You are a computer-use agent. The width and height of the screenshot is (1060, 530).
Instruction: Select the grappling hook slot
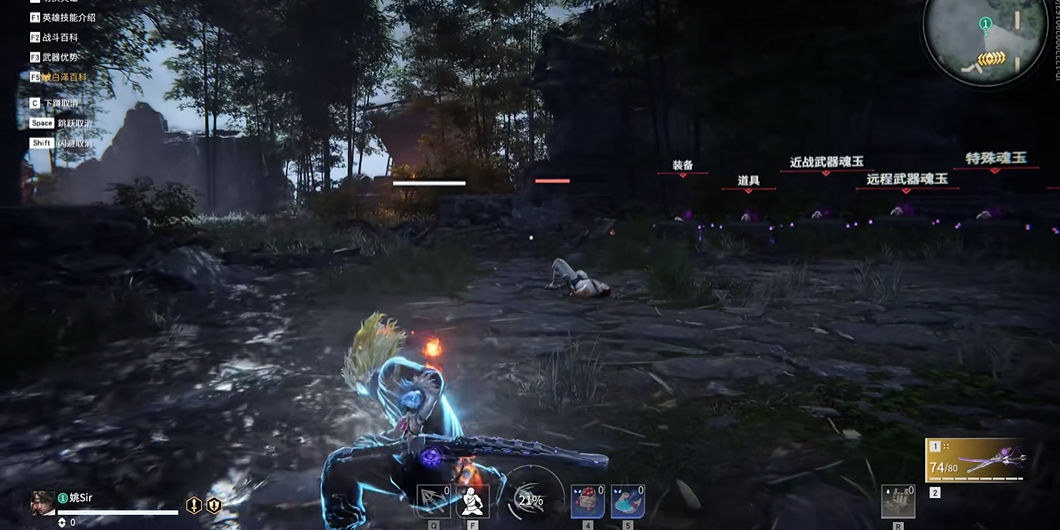(x=433, y=501)
